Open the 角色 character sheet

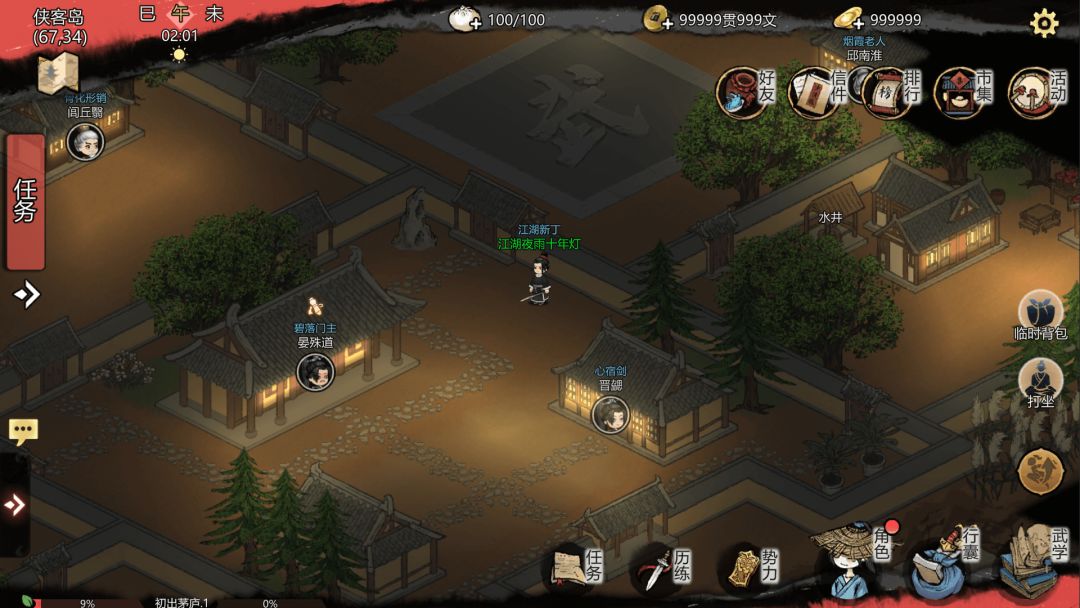tap(853, 562)
